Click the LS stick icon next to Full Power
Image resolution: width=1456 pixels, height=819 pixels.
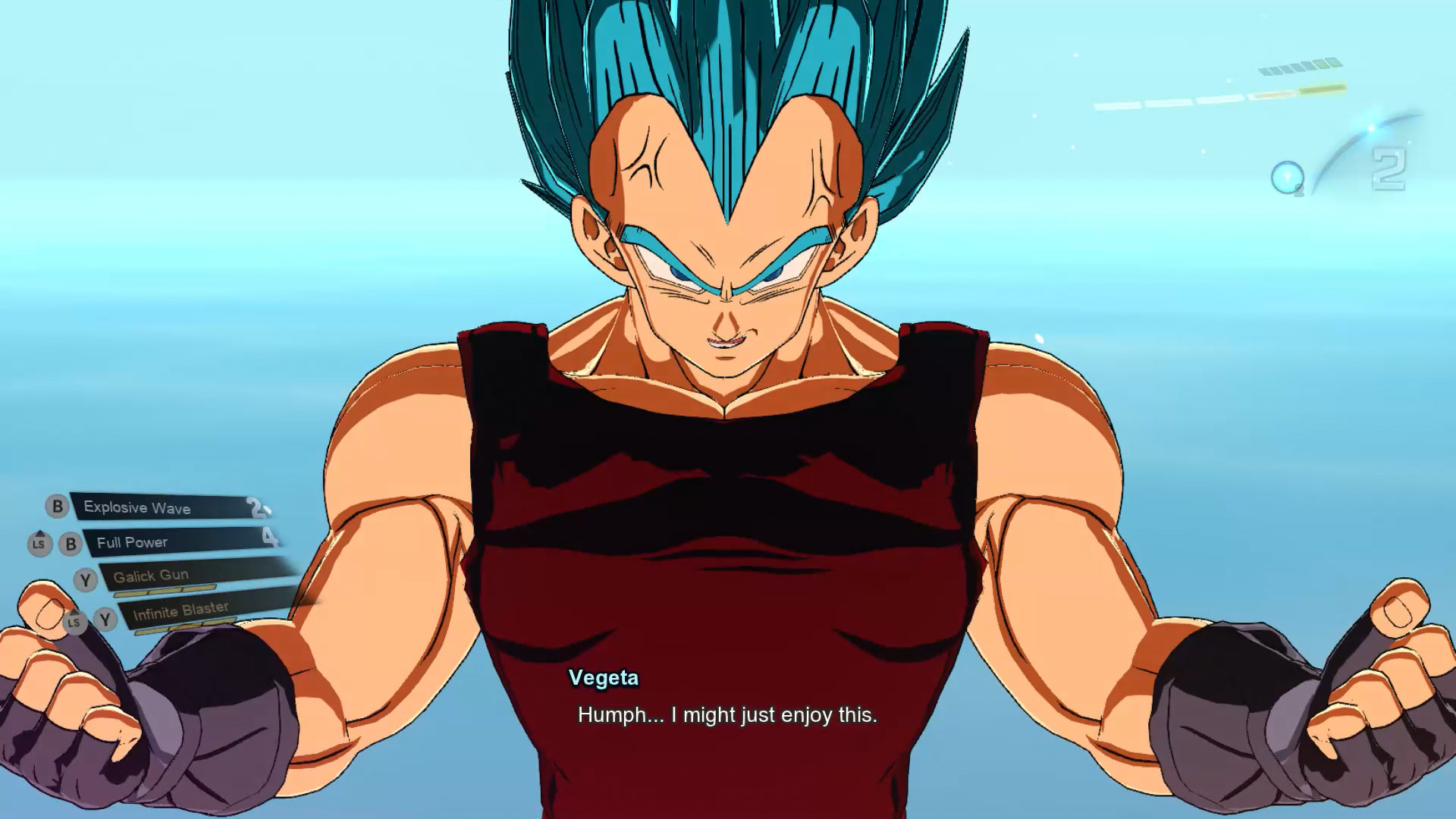(40, 544)
